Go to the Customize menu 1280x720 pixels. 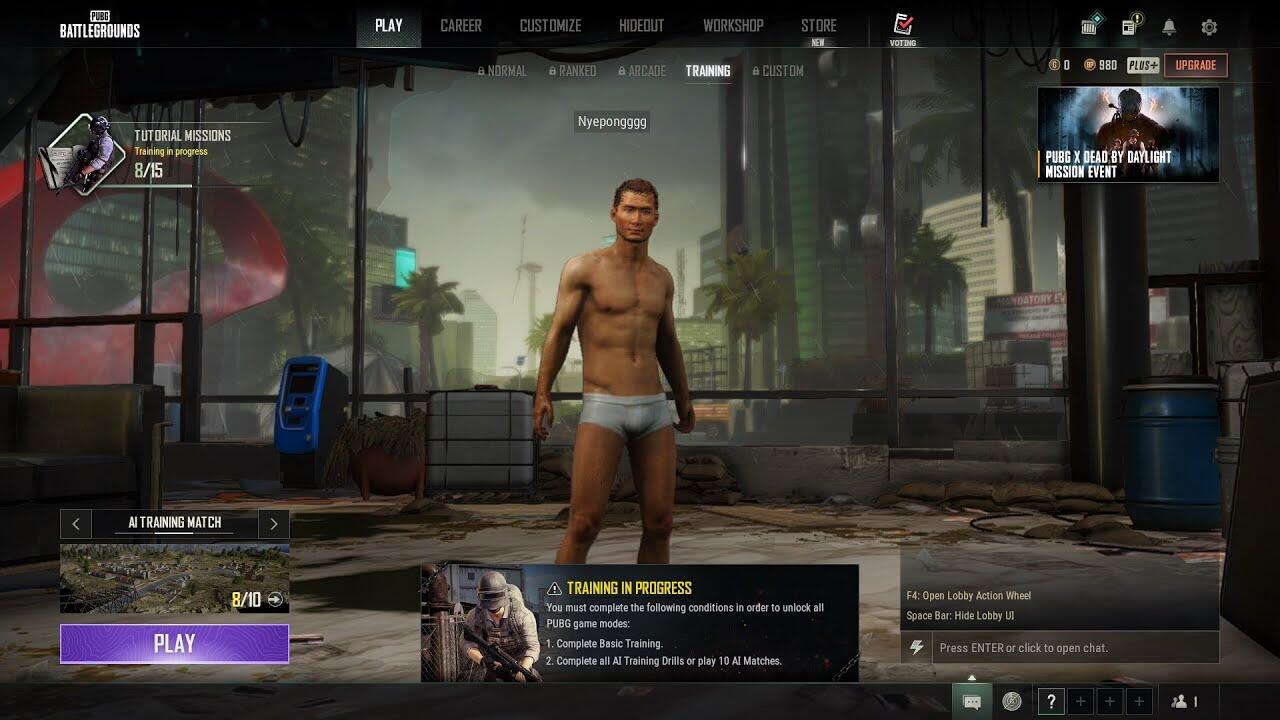tap(550, 26)
